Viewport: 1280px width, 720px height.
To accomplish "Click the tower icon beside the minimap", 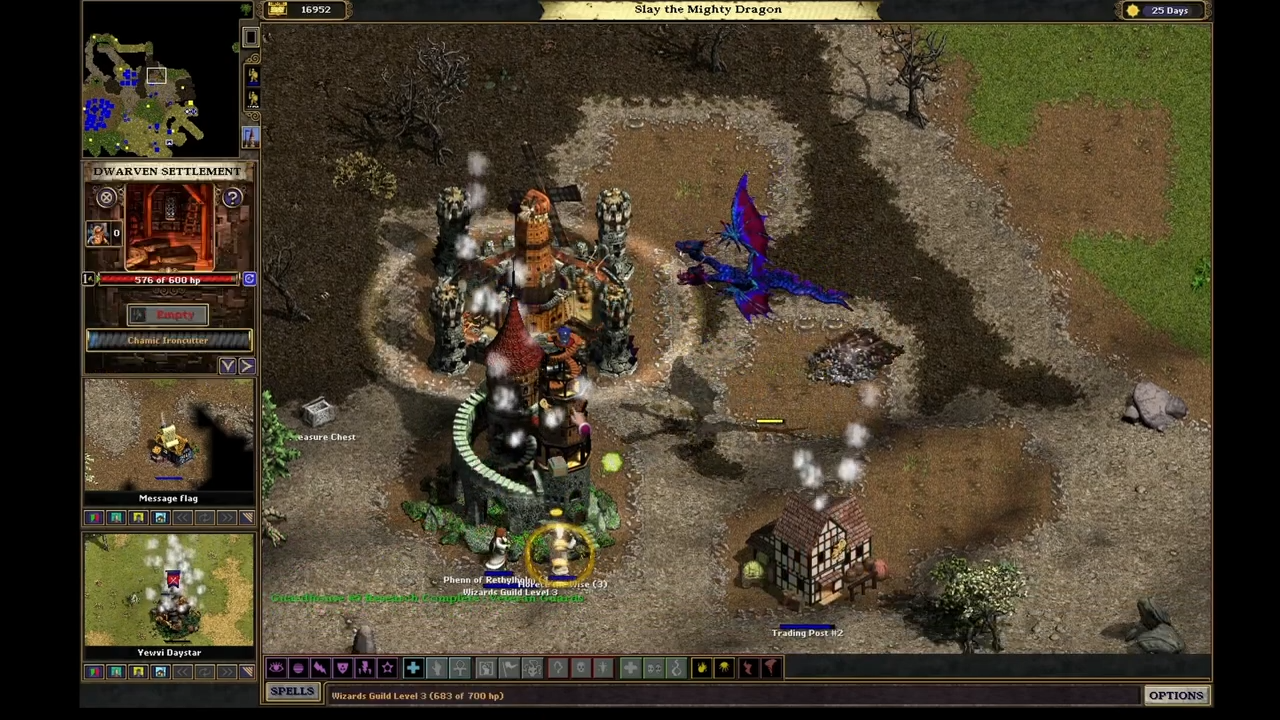I will [250, 136].
